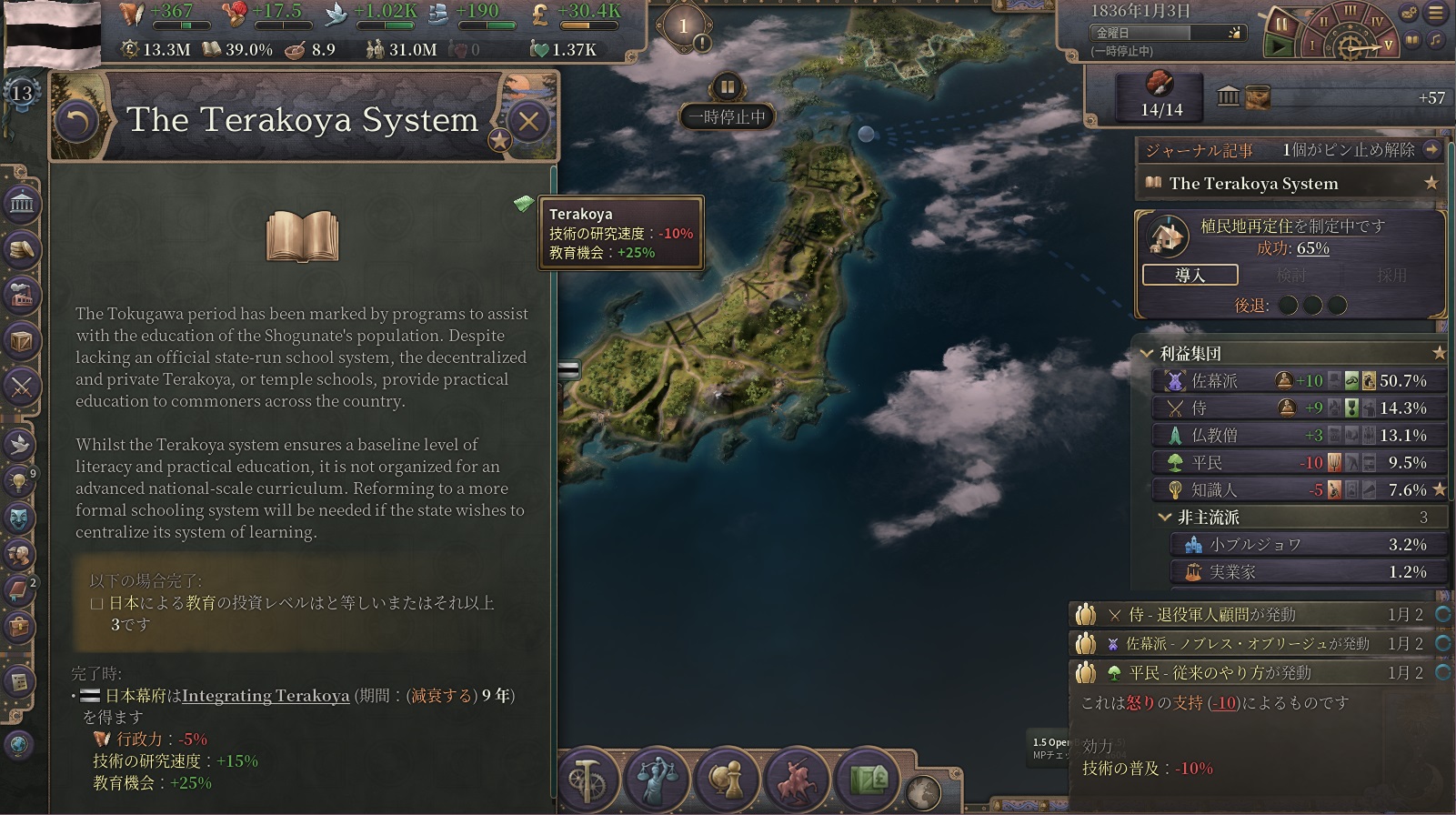The image size is (1456, 815).
Task: Open the pinned Terakoya System journal entry
Action: pos(1253,184)
